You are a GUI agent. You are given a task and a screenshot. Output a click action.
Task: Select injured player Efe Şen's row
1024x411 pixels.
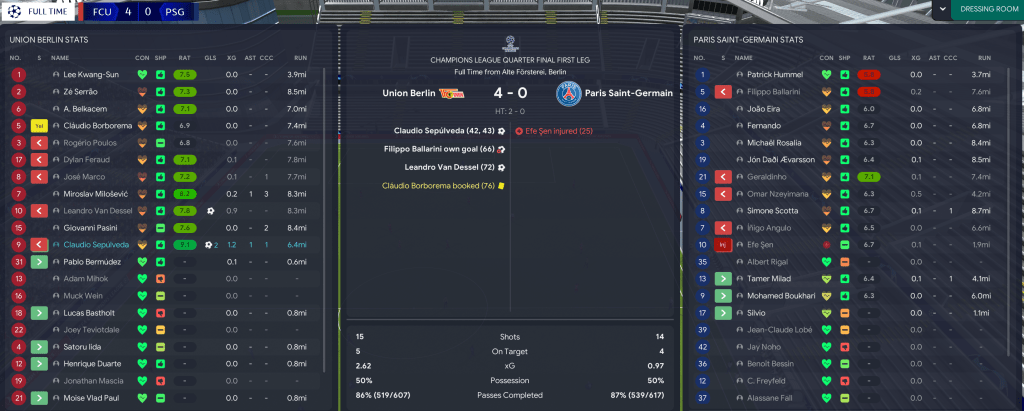click(x=762, y=244)
